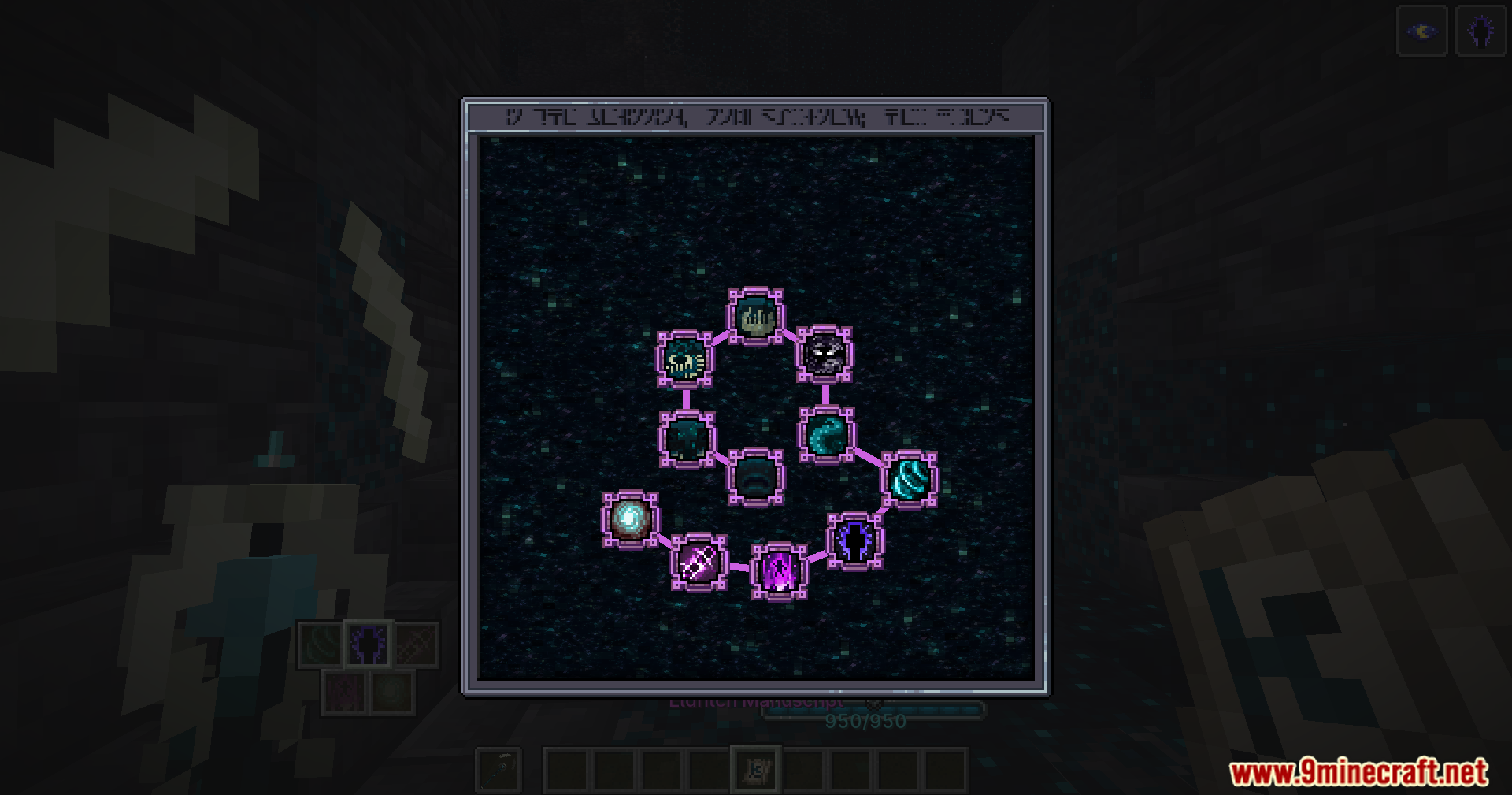Select the Eldritch Manuscript item in the hotbar
1512x795 pixels.
755,770
